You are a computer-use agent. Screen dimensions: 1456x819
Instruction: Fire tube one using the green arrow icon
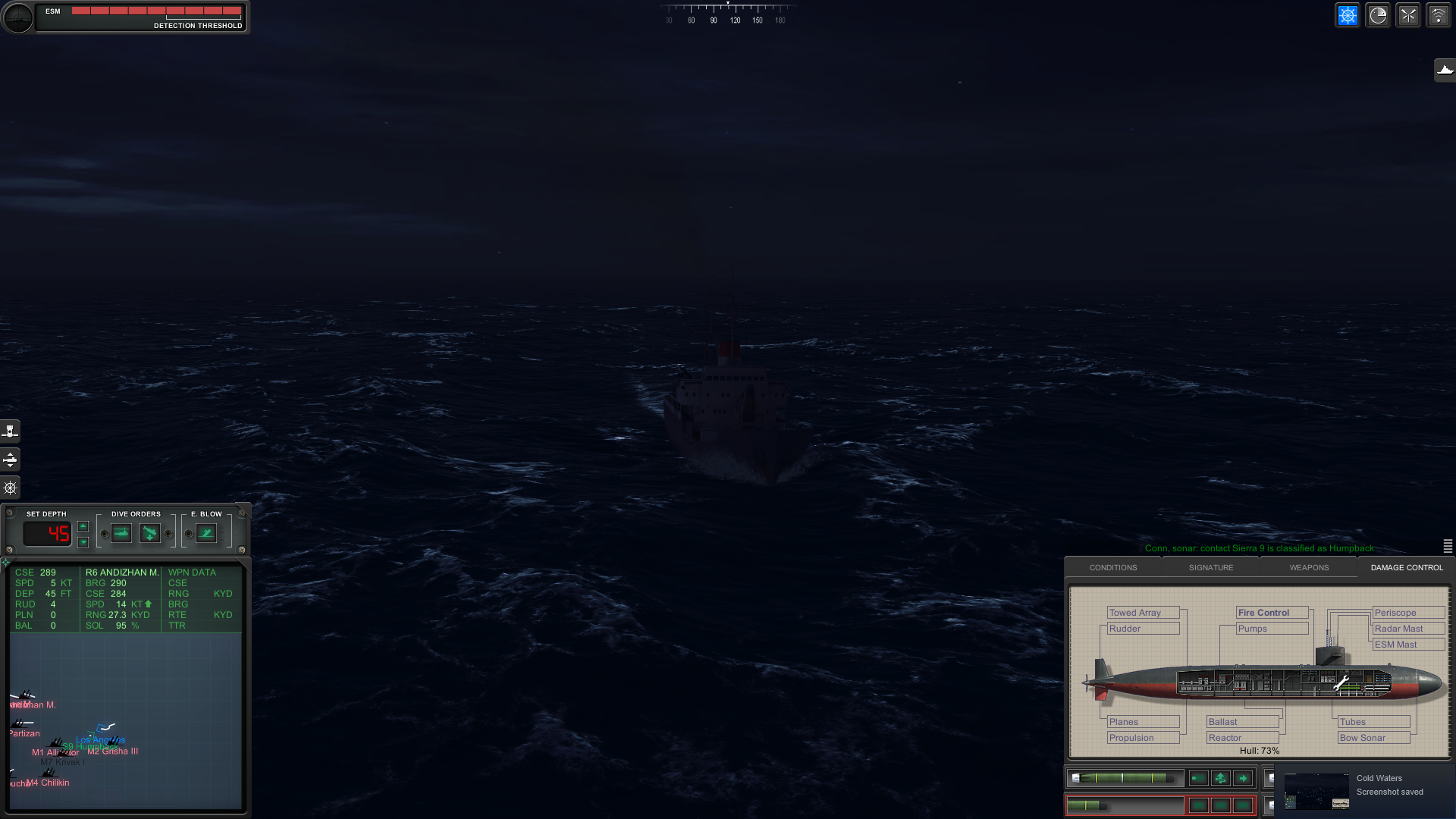1242,778
